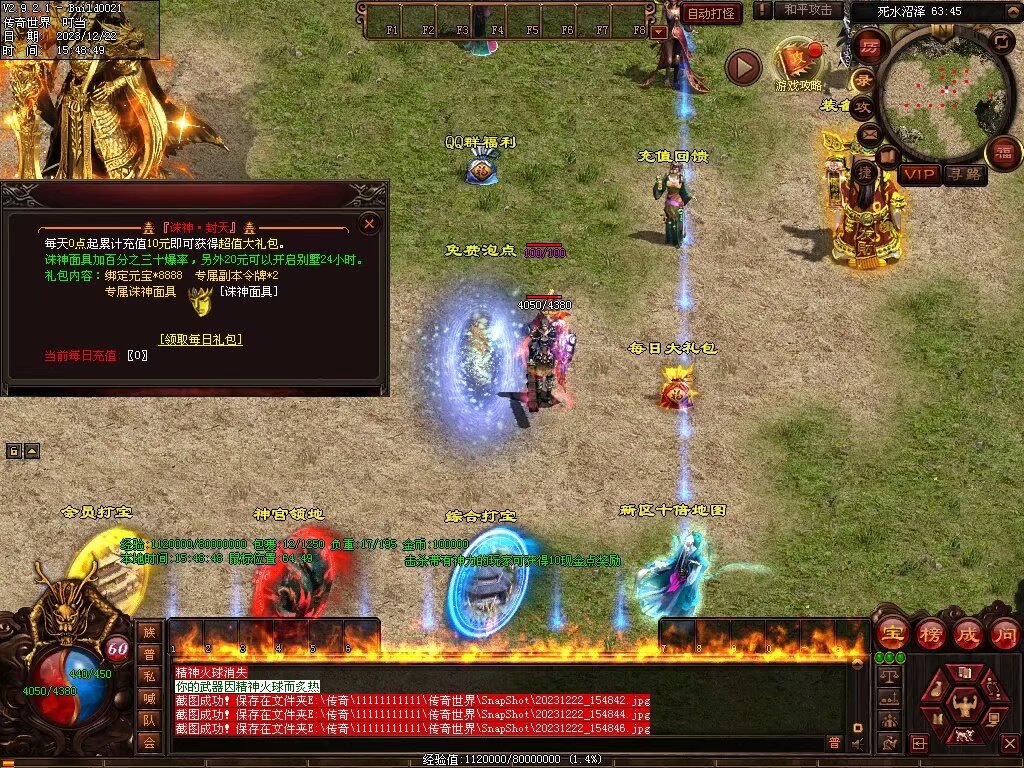Image resolution: width=1024 pixels, height=768 pixels.
Task: Open the mail envelope icon
Action: (868, 133)
